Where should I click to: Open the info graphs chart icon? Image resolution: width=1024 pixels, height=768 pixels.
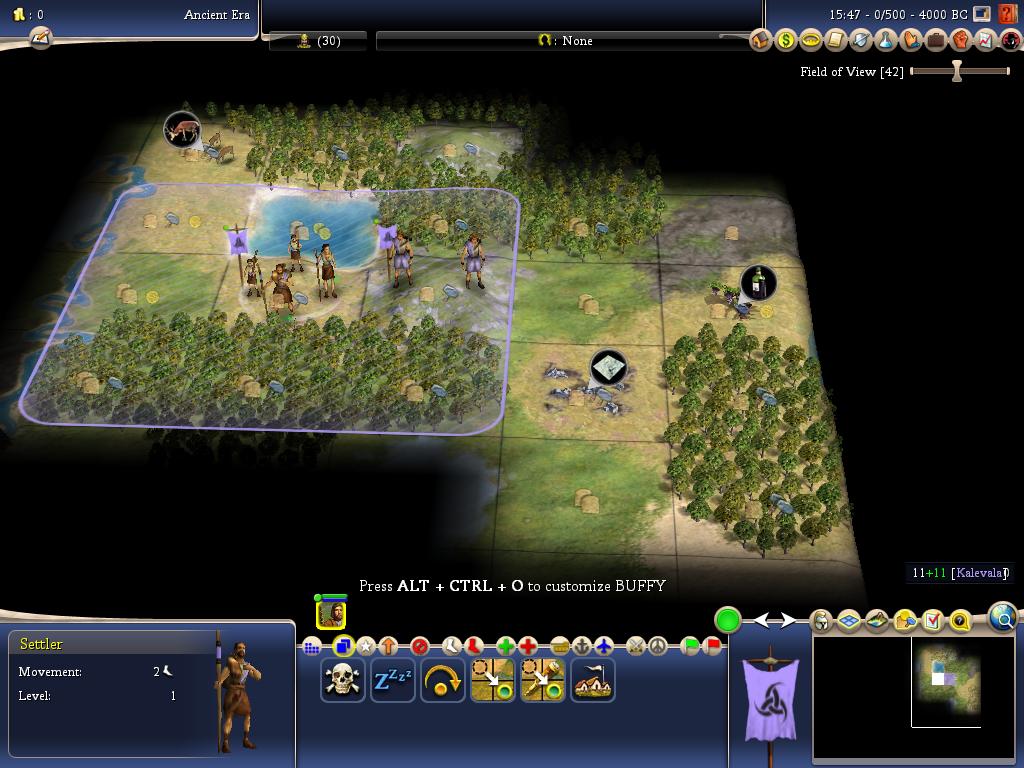pos(985,41)
